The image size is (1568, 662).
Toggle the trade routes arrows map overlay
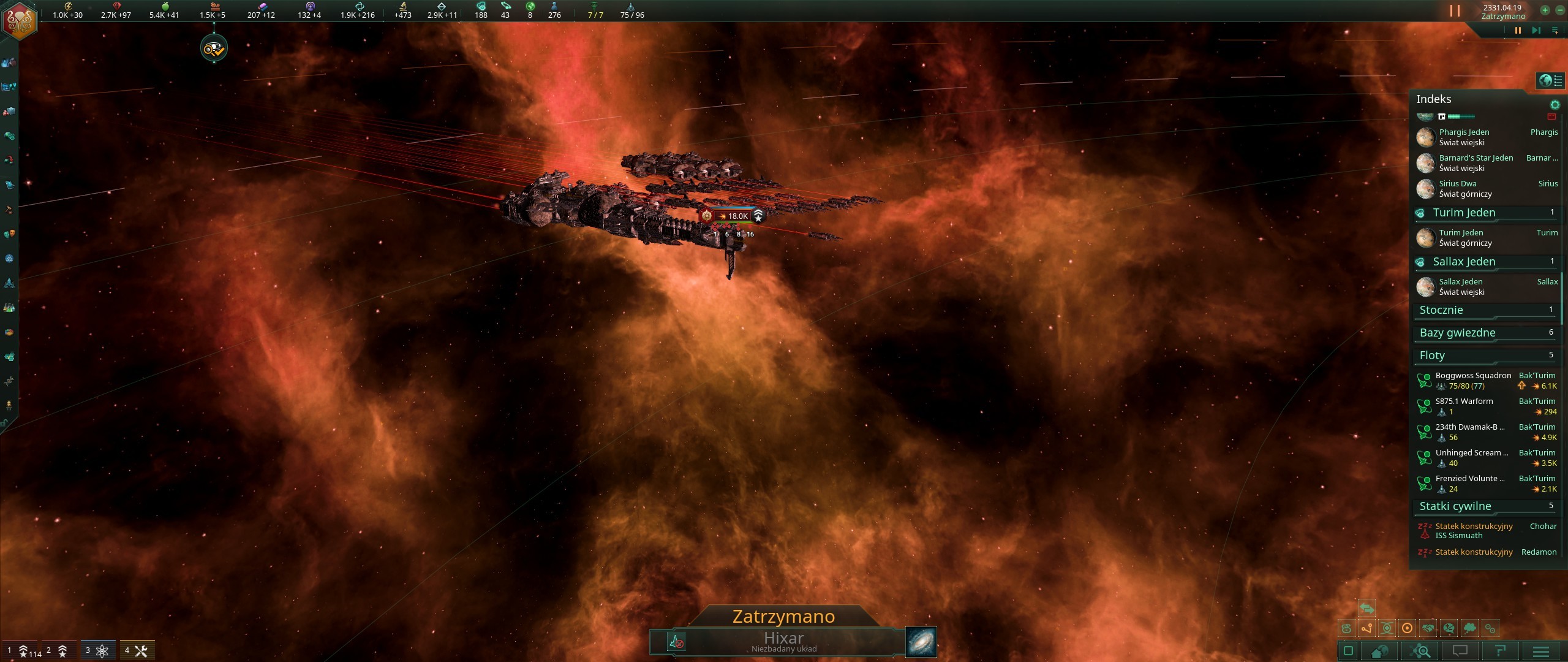coord(1367,609)
